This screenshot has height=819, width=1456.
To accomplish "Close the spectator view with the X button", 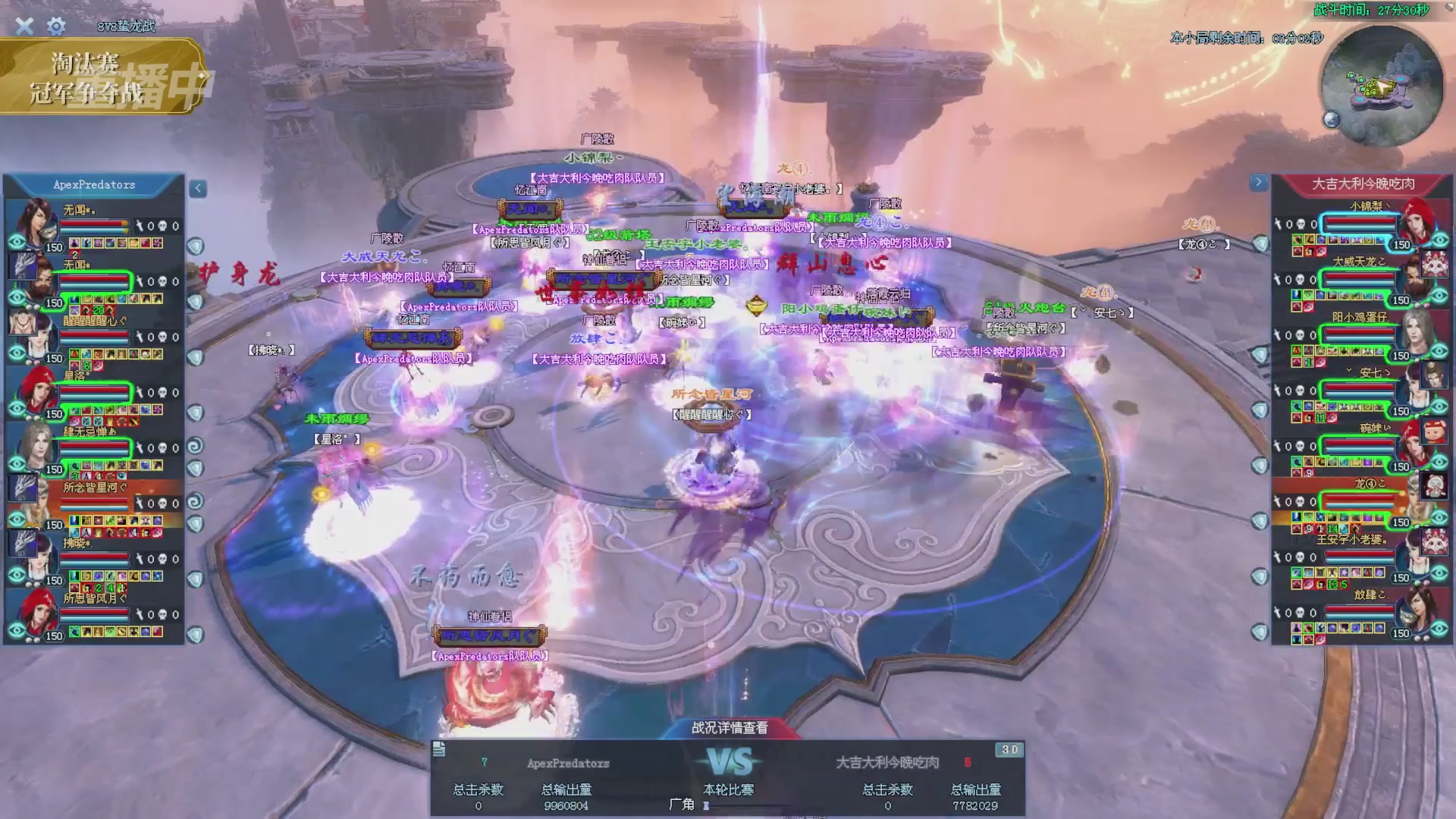I will 24,27.
